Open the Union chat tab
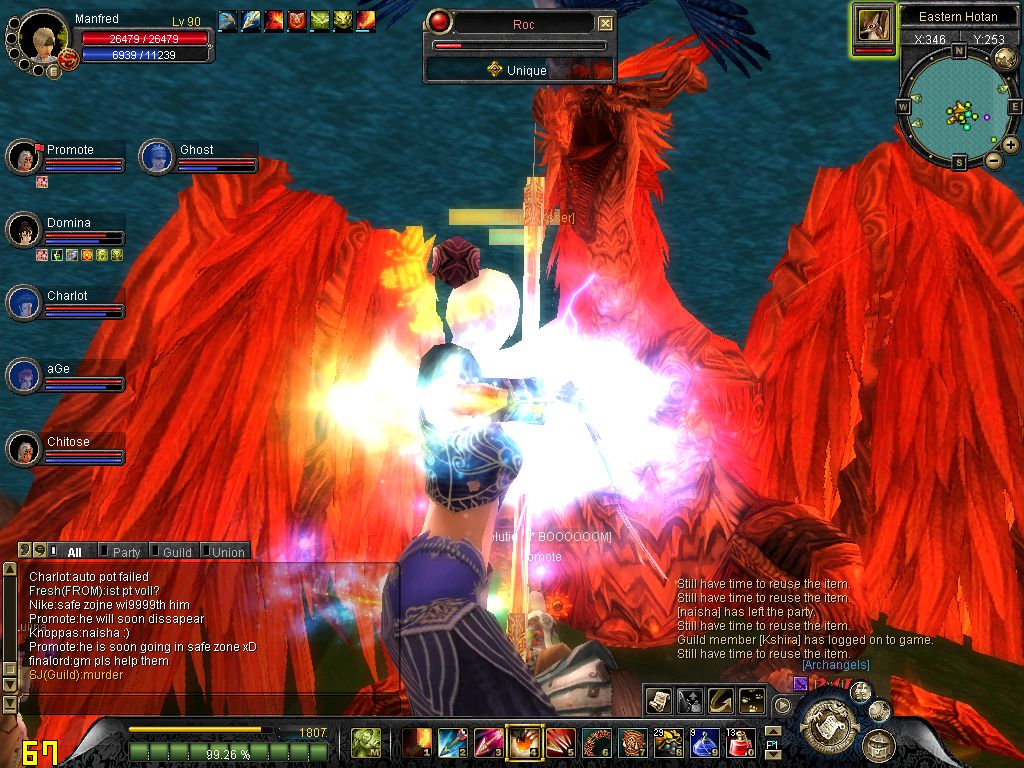This screenshot has width=1024, height=768. pos(228,551)
